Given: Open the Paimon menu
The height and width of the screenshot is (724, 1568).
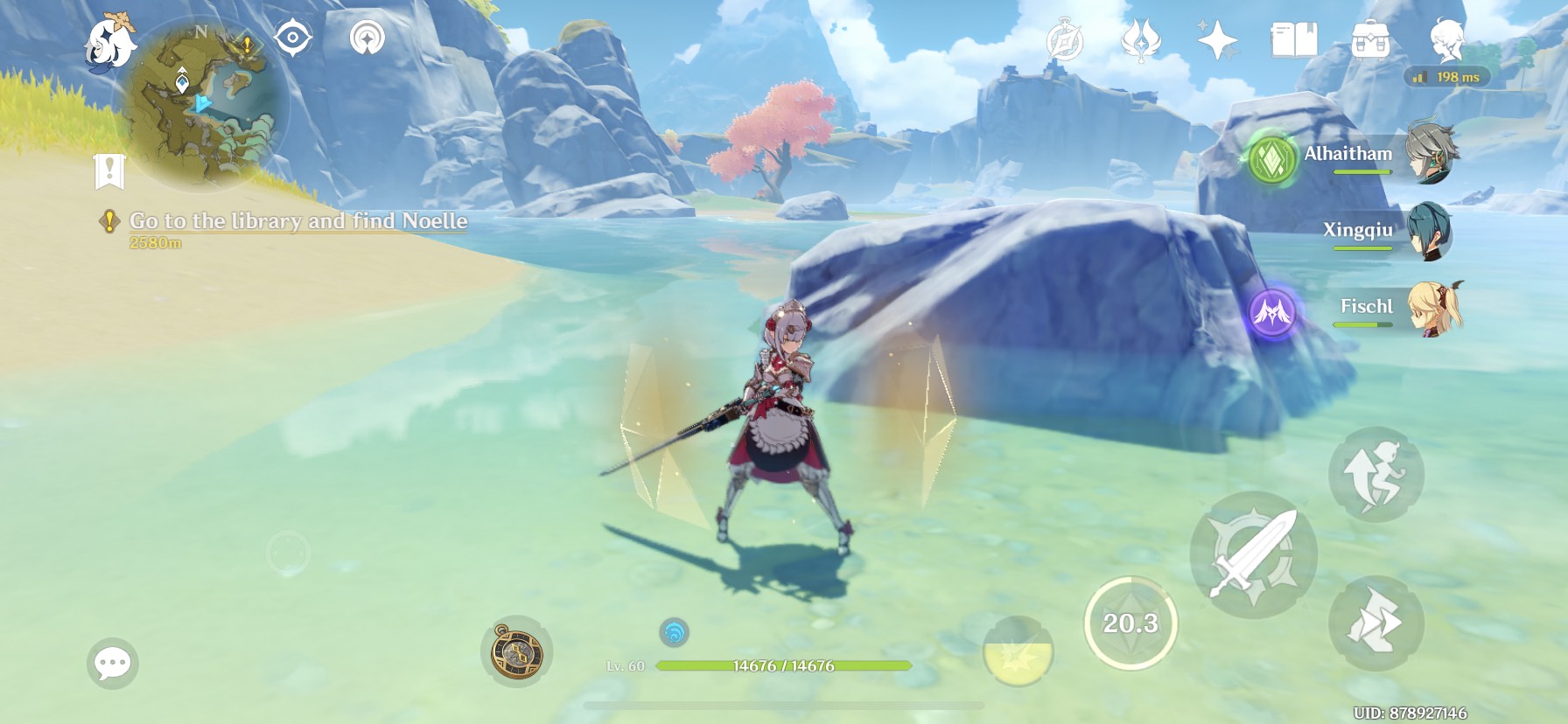Looking at the screenshot, I should pos(110,42).
